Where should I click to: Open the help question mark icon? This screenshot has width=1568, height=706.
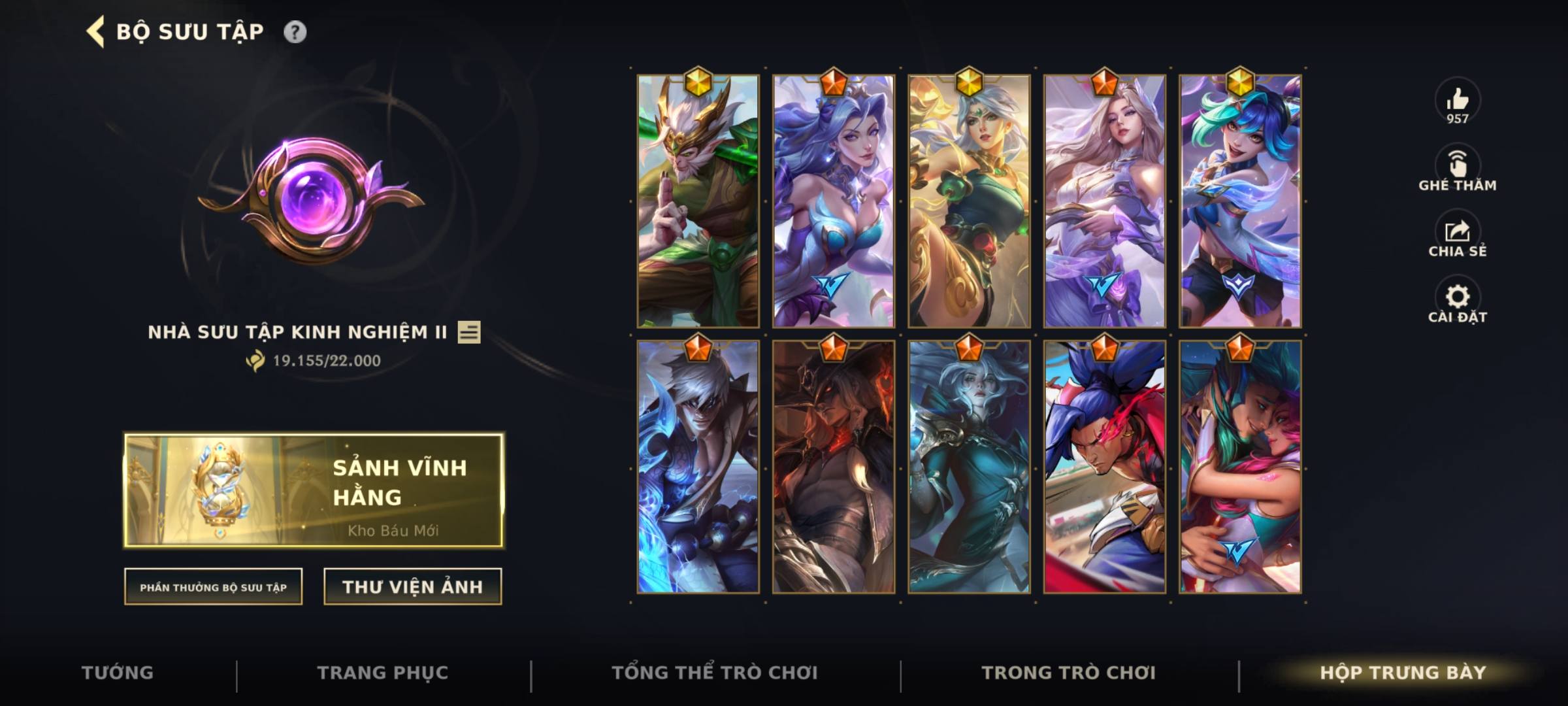[x=297, y=30]
